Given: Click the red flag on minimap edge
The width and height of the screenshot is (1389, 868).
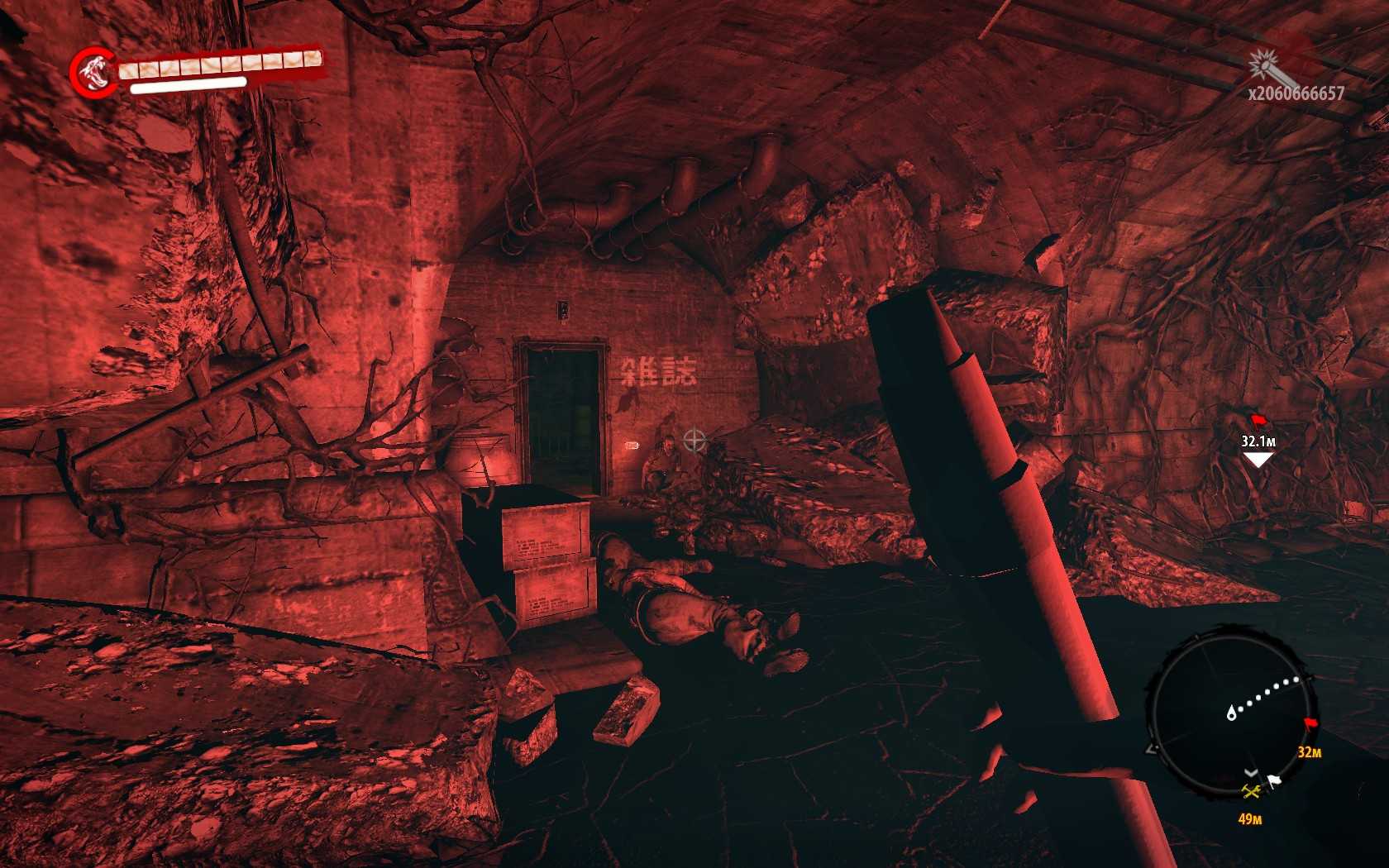Looking at the screenshot, I should (x=1310, y=725).
